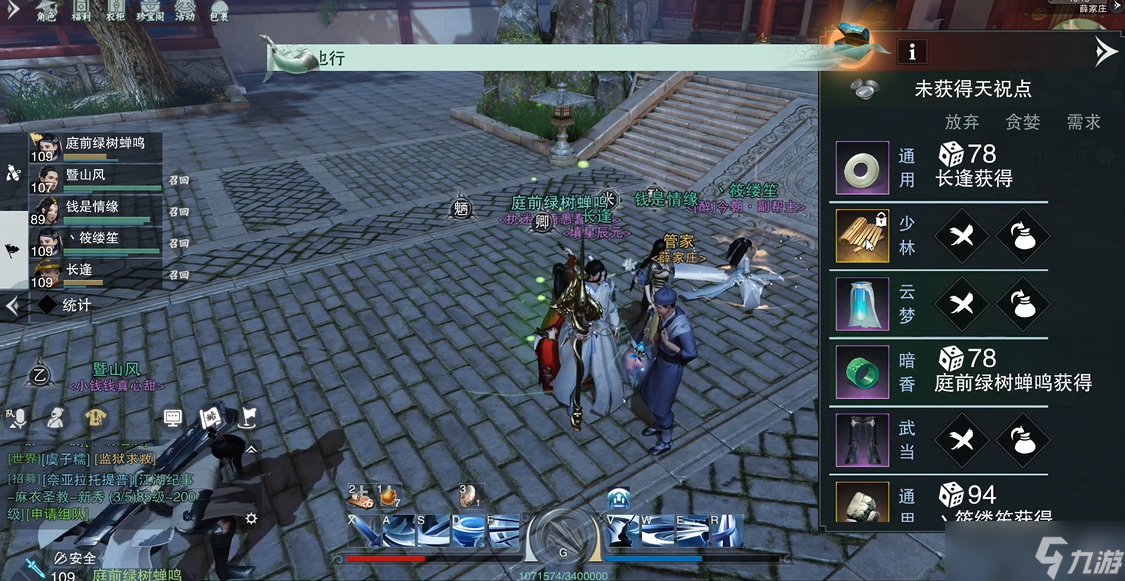The height and width of the screenshot is (581, 1125).
Task: Abandon the 少林 bamboo scroll loot
Action: pos(961,235)
